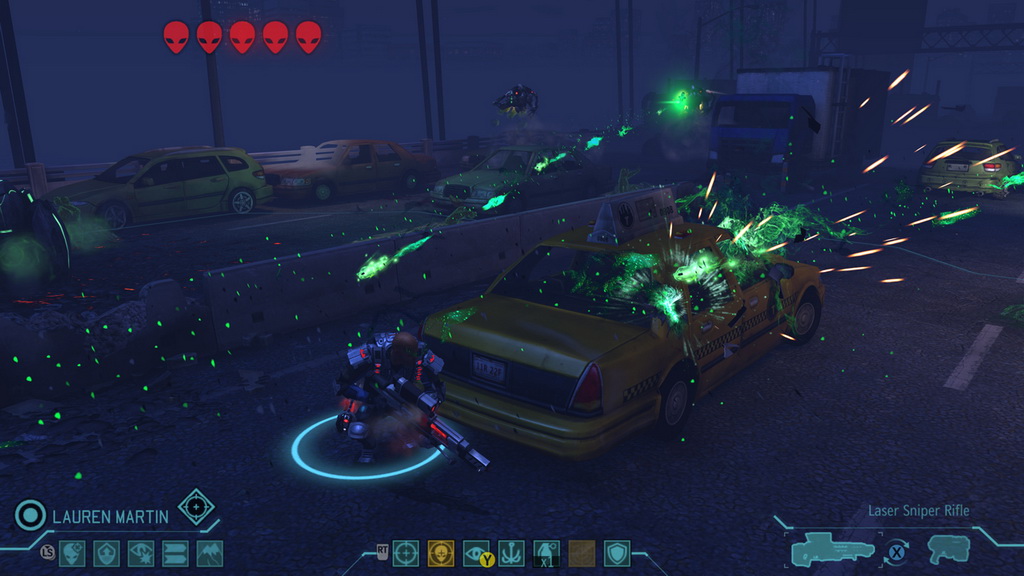Select the mountain peaks perk icon

[x=210, y=553]
